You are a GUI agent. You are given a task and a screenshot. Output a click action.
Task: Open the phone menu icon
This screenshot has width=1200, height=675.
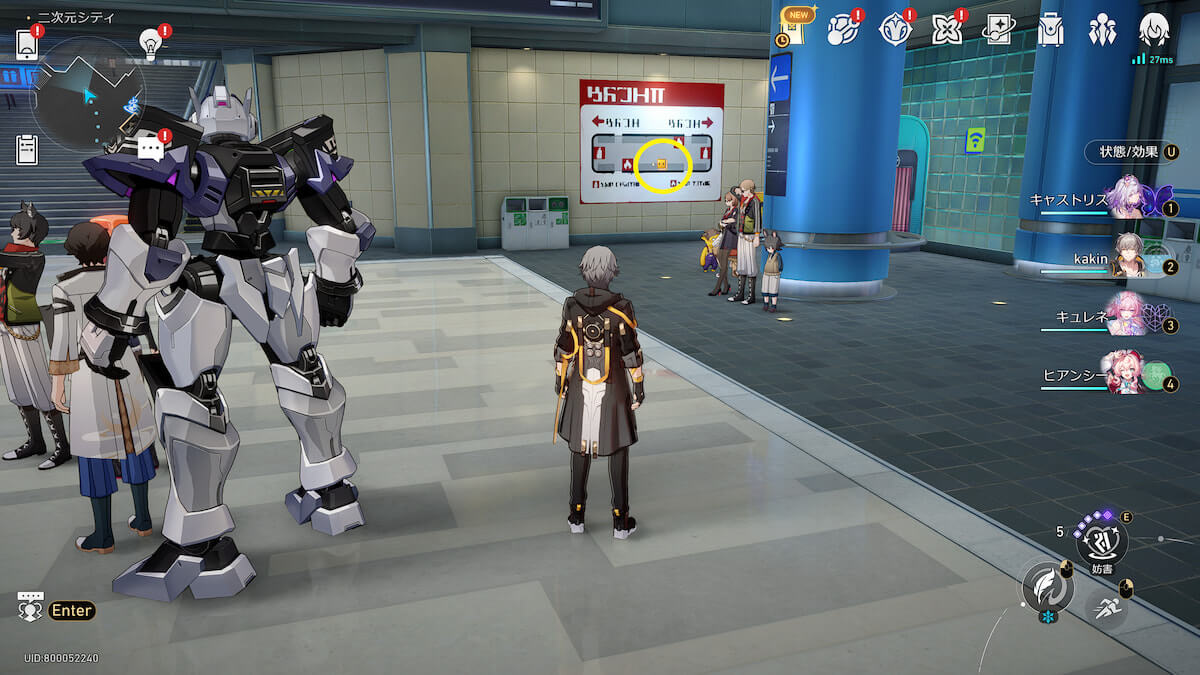coord(27,45)
